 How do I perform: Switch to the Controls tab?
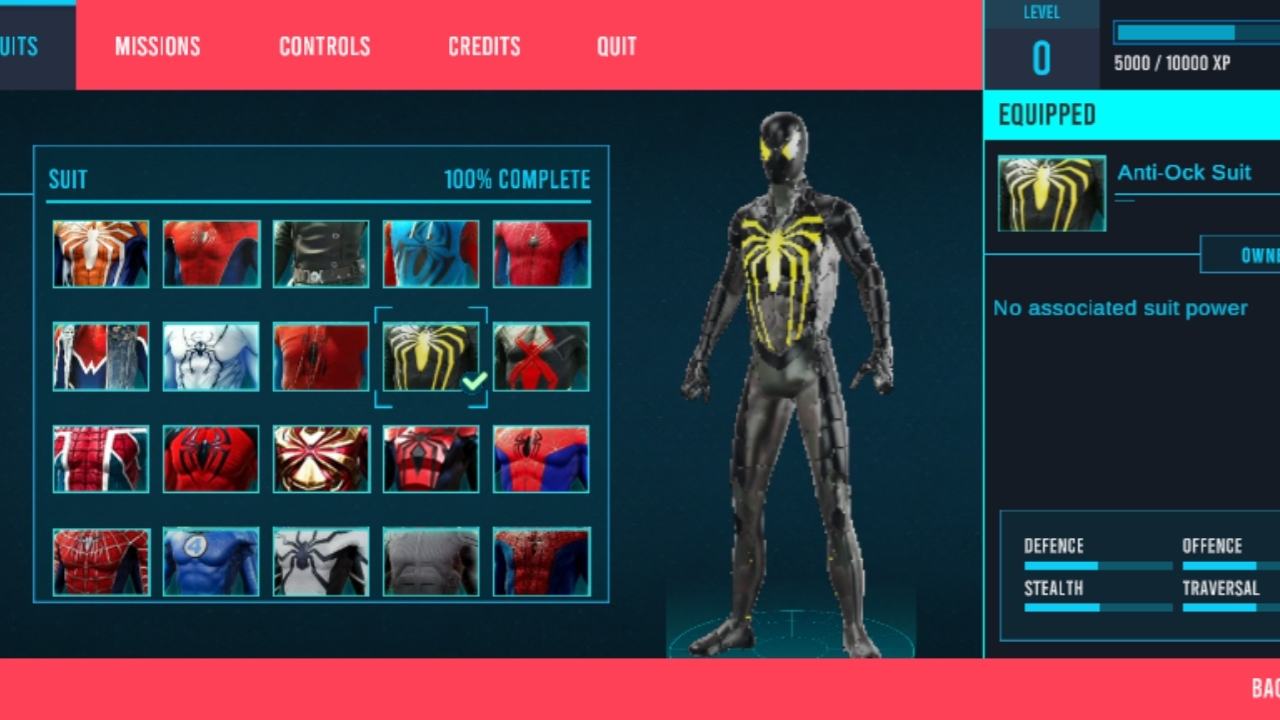[x=324, y=46]
